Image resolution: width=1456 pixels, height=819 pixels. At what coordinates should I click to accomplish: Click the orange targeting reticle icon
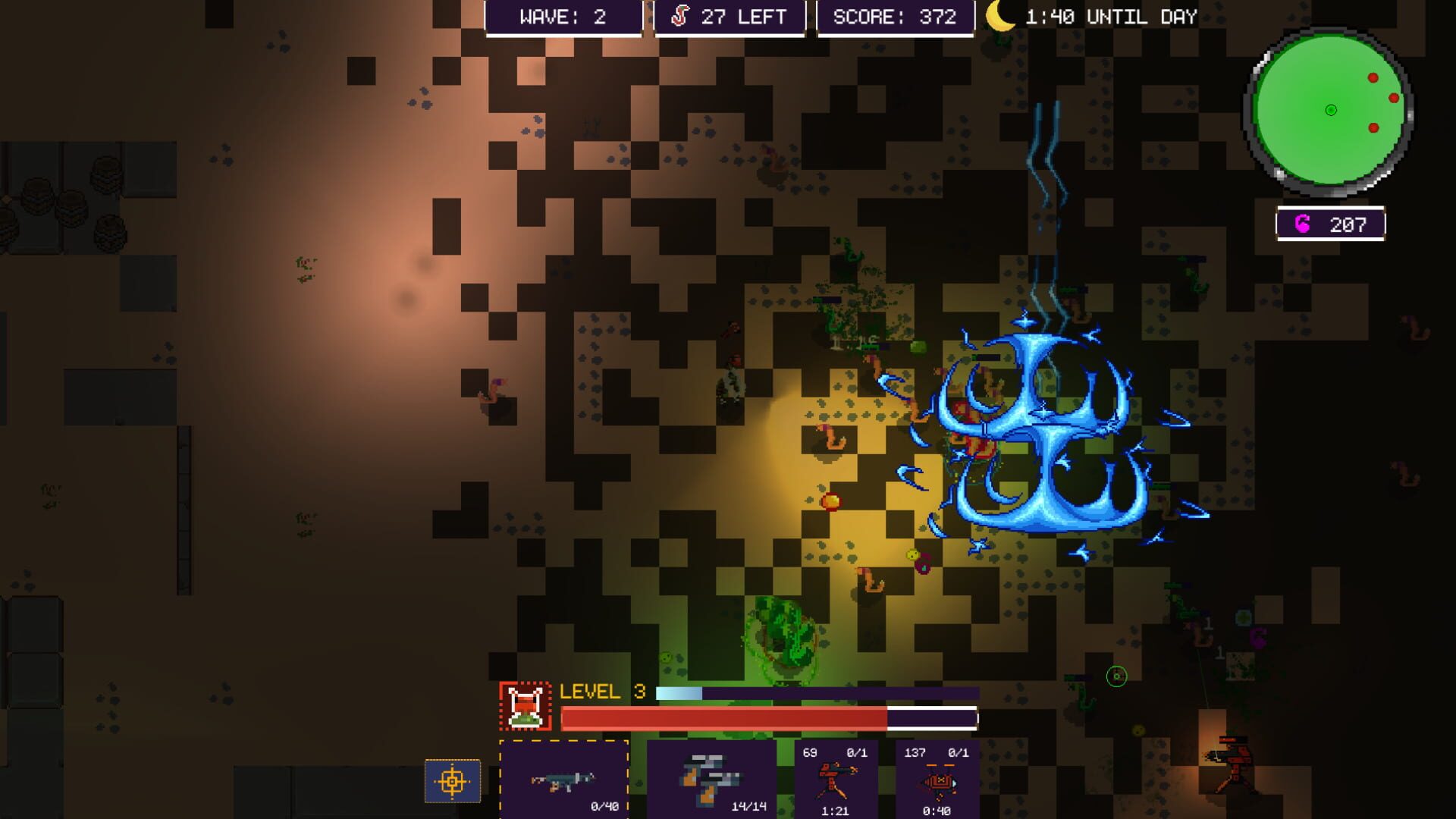453,780
